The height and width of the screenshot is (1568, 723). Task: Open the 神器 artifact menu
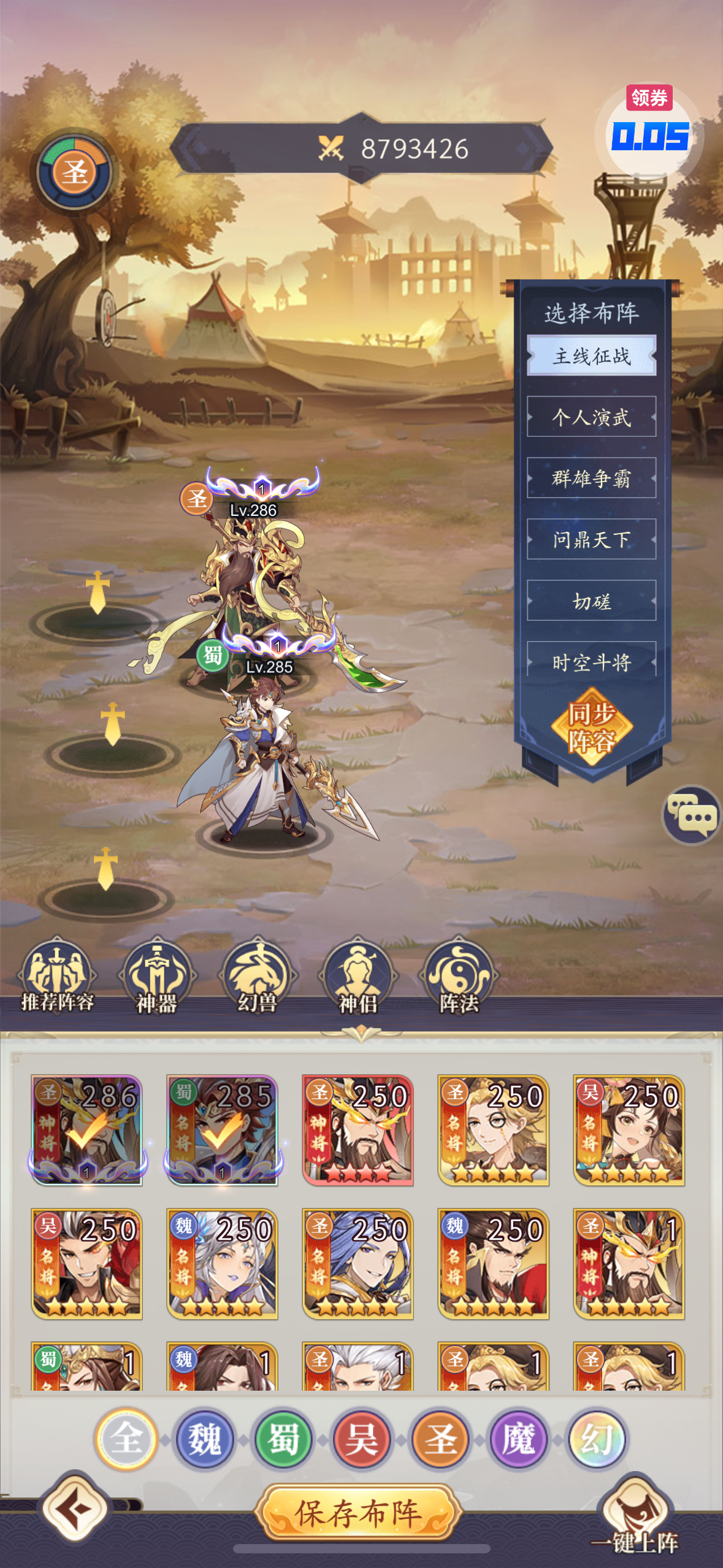[x=157, y=975]
